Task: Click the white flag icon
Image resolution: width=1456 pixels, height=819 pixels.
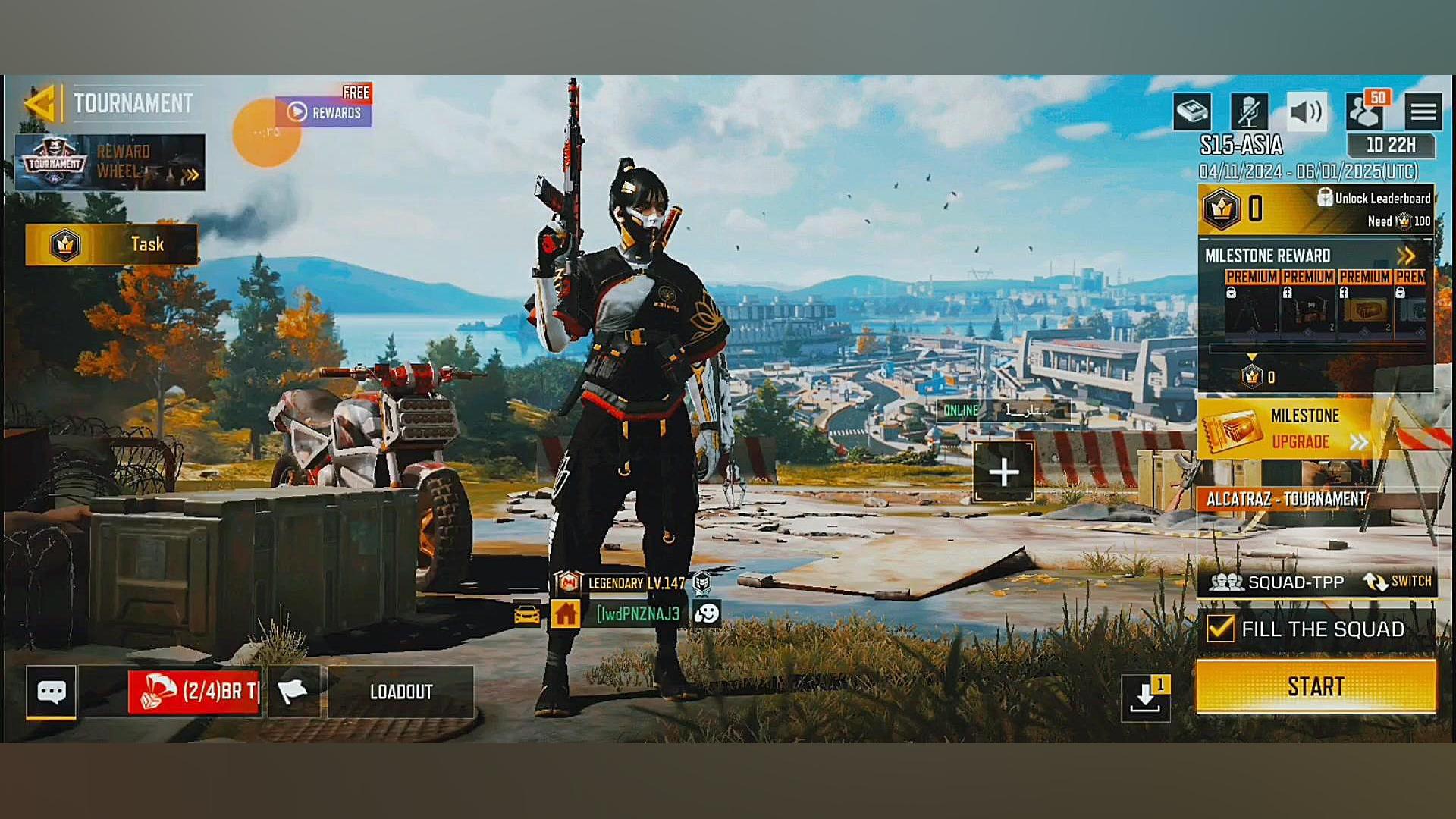Action: [293, 692]
